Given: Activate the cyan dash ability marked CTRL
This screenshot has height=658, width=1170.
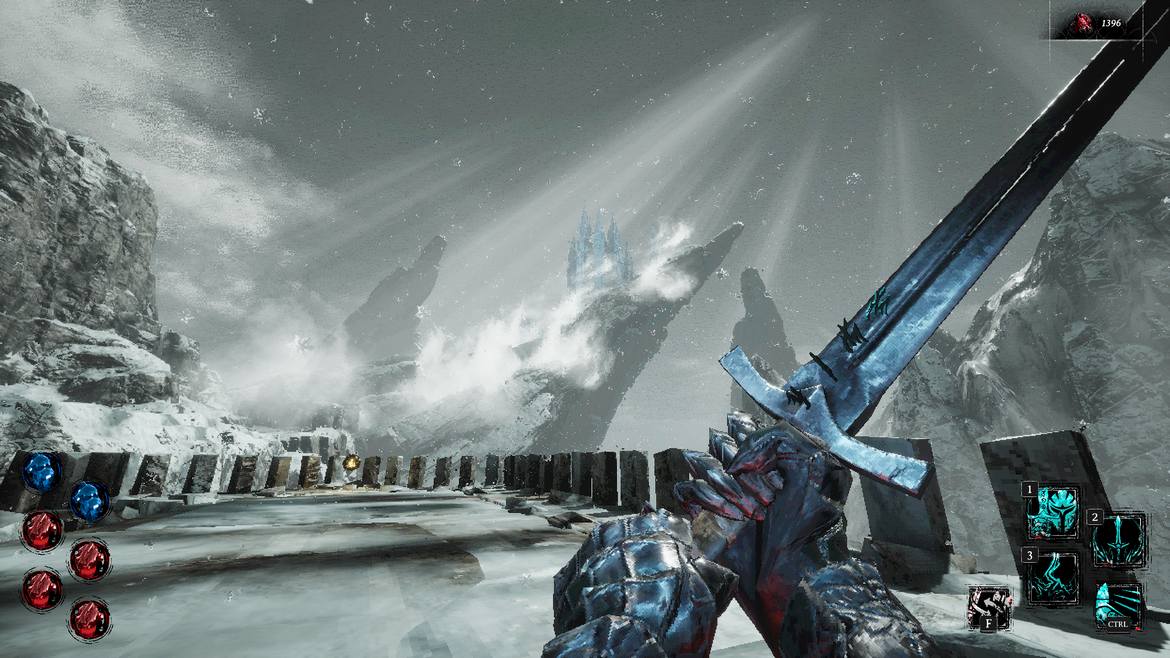Looking at the screenshot, I should [1118, 606].
